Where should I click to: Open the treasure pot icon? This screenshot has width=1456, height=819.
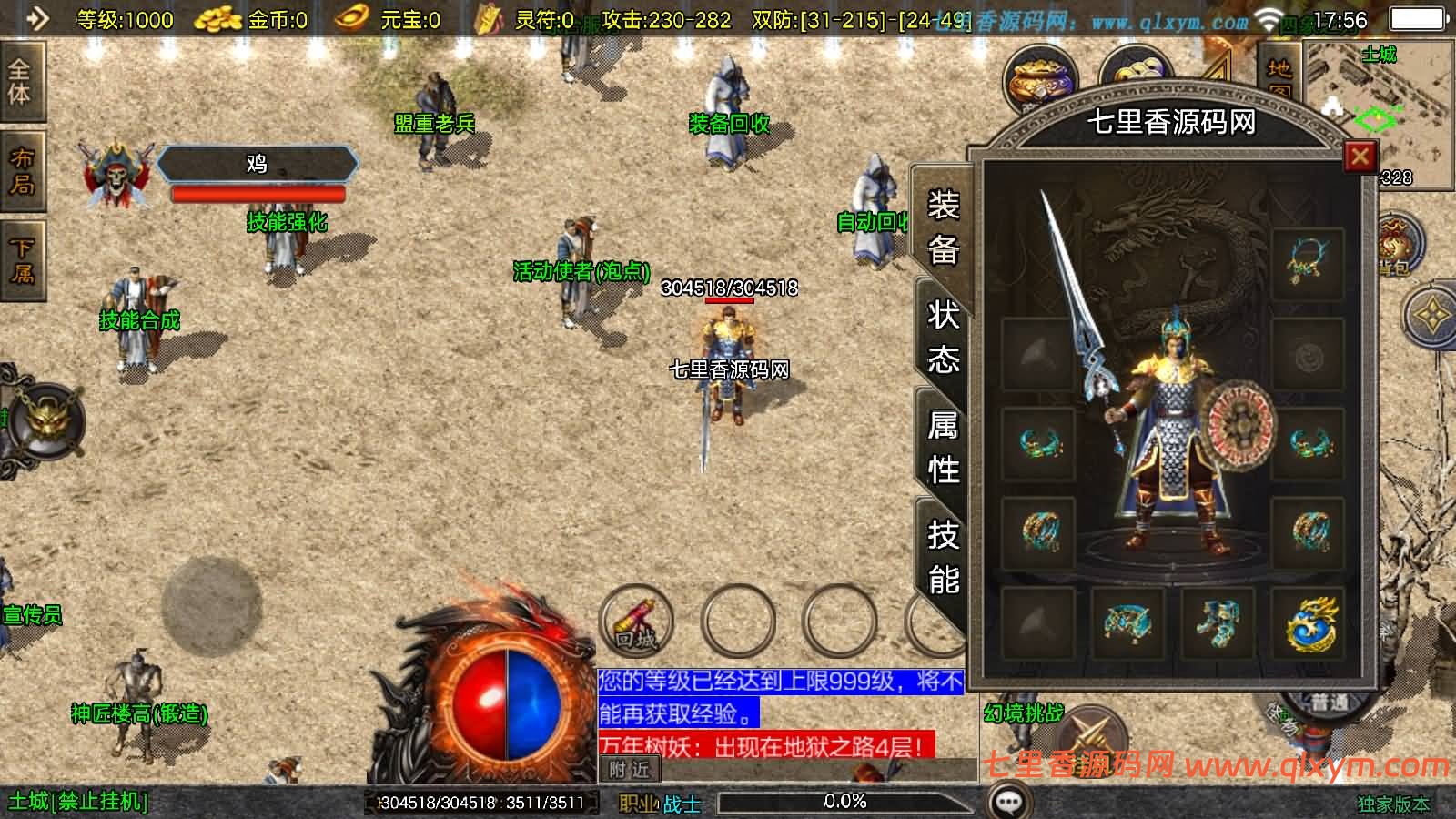1039,79
